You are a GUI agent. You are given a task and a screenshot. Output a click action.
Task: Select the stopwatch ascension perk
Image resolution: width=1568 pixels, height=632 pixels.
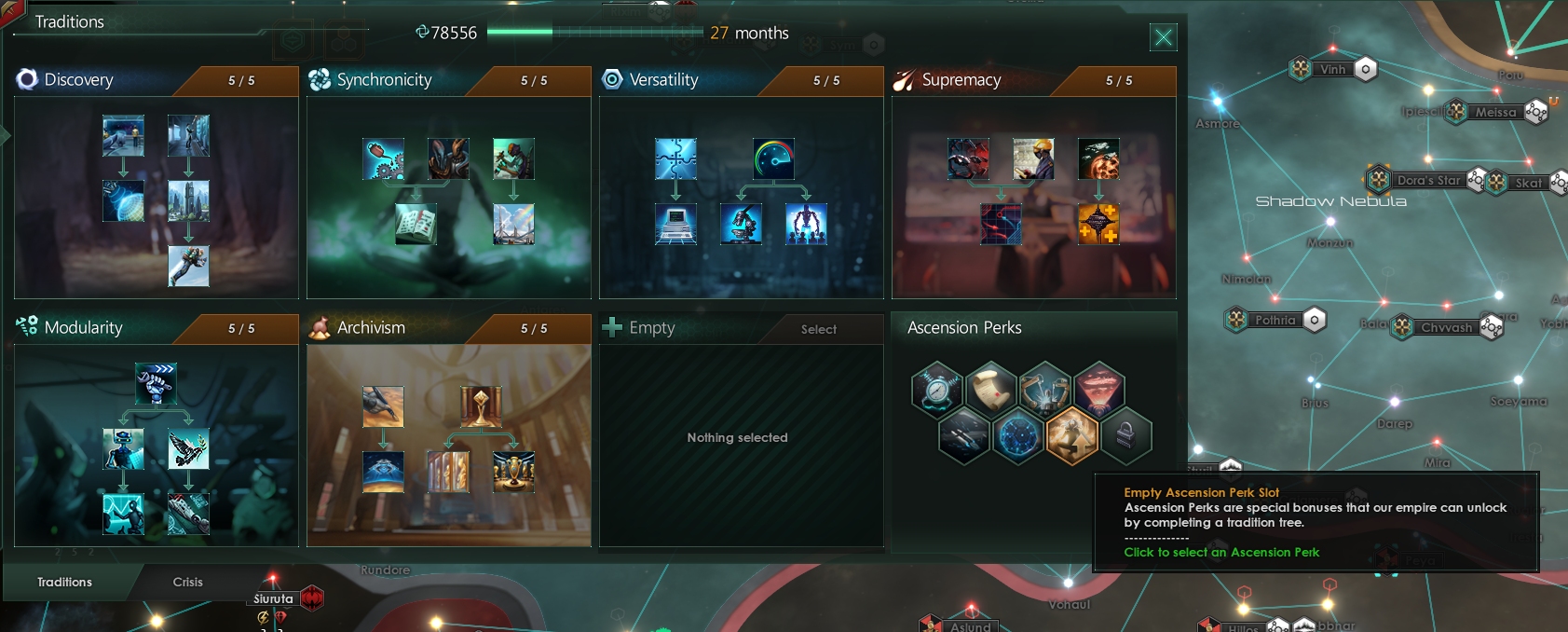[936, 389]
